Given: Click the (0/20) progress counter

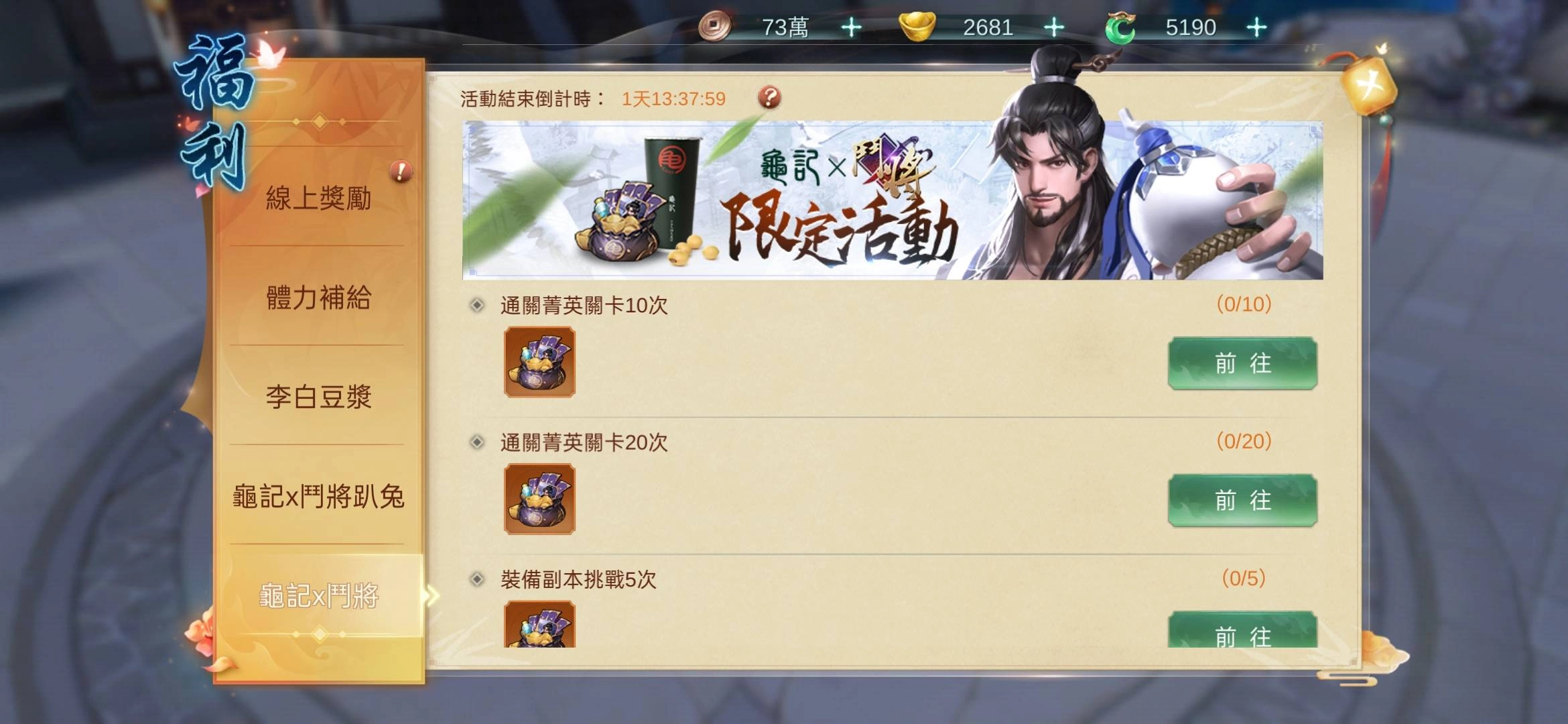Looking at the screenshot, I should [1244, 439].
